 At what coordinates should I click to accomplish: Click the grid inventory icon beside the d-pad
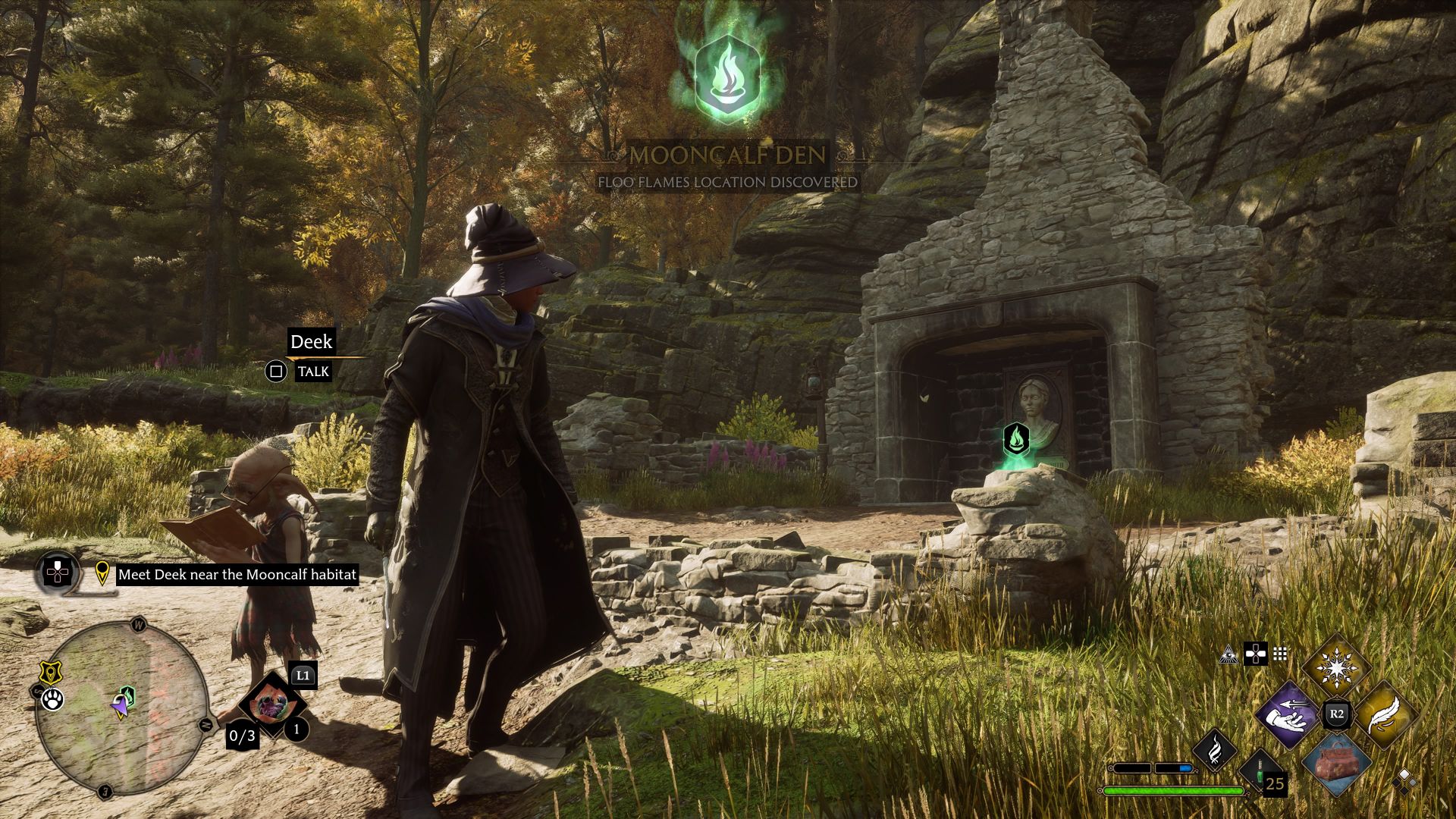pyautogui.click(x=1279, y=654)
